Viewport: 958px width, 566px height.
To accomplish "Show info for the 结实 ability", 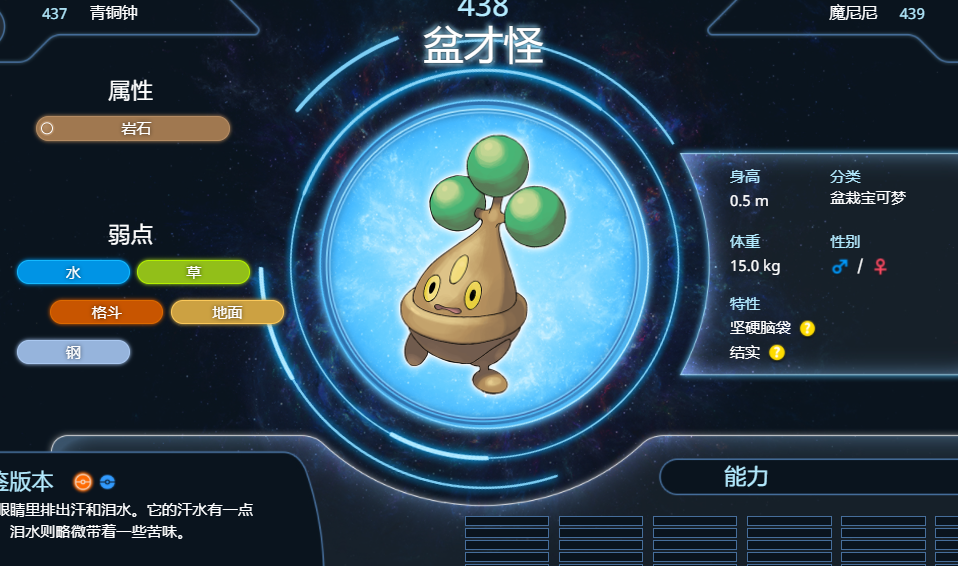I will click(777, 352).
